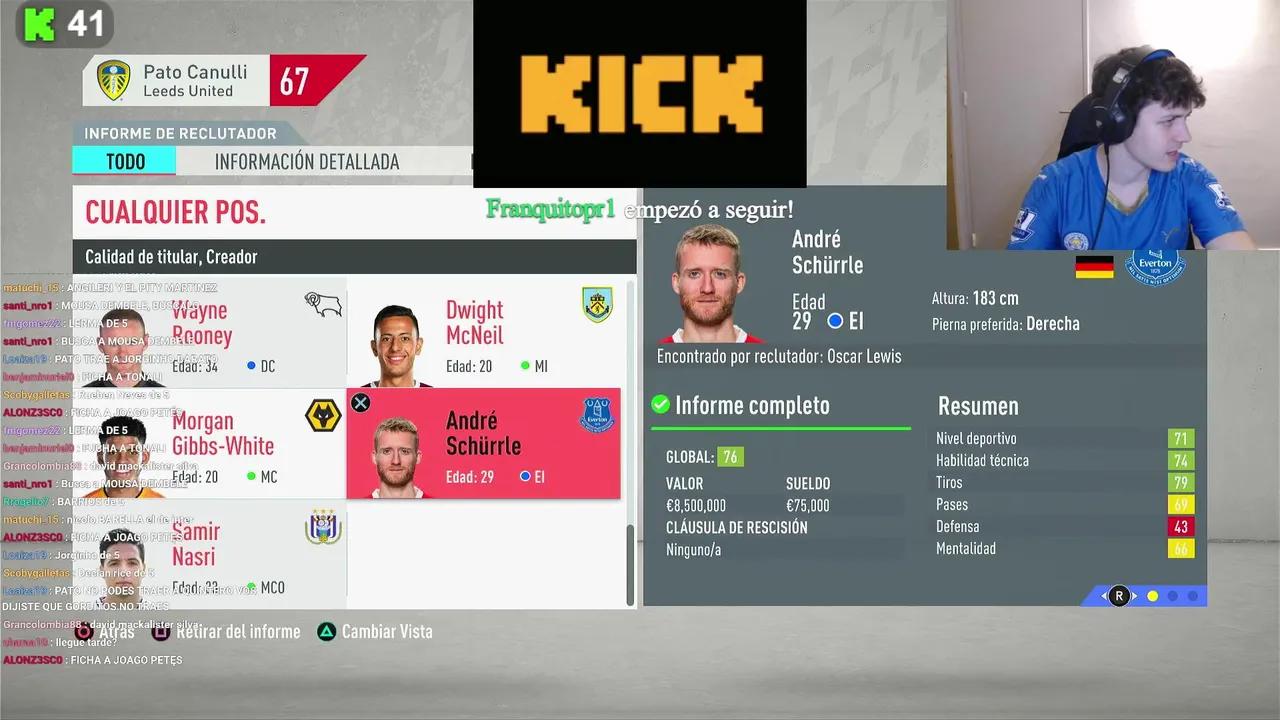Viewport: 1280px width, 720px height.
Task: Open the Cualquier Pos. position filter
Action: coord(176,212)
